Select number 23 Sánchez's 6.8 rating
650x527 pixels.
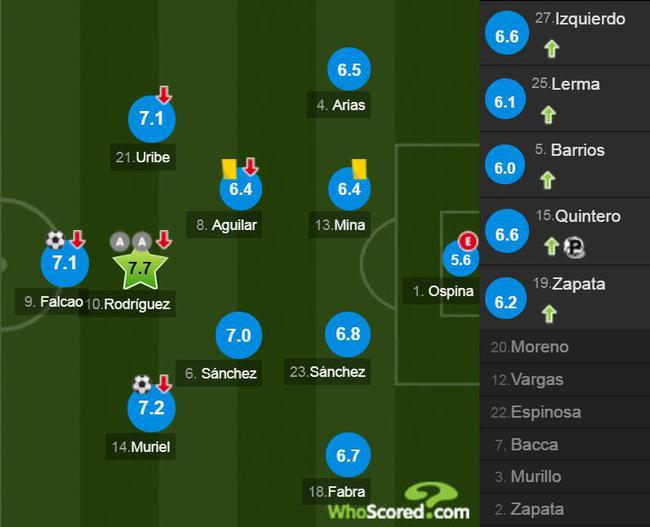pyautogui.click(x=348, y=335)
